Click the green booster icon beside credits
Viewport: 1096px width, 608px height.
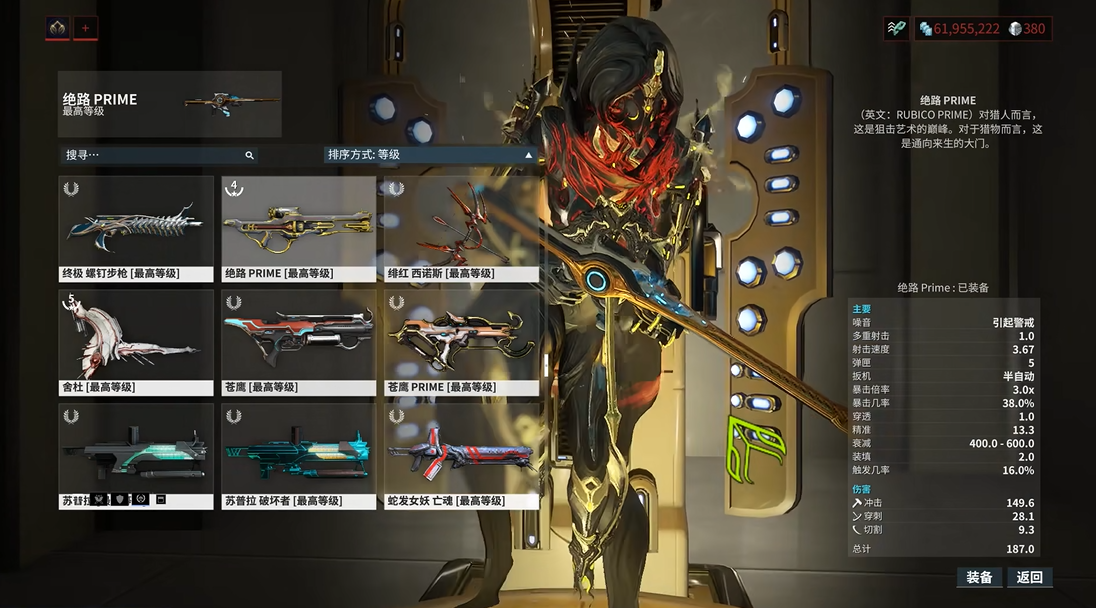coord(896,29)
